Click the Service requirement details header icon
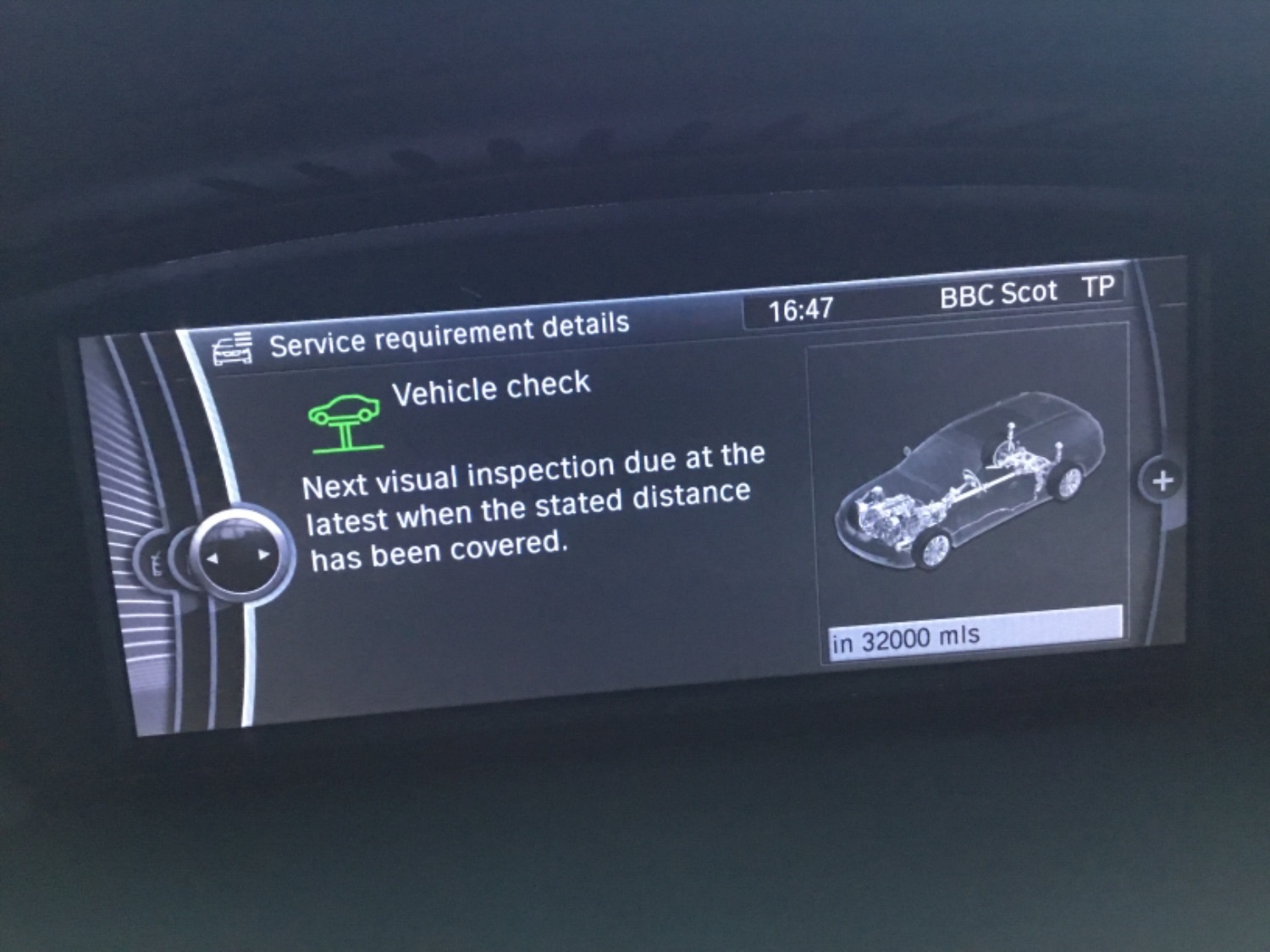 tap(233, 349)
